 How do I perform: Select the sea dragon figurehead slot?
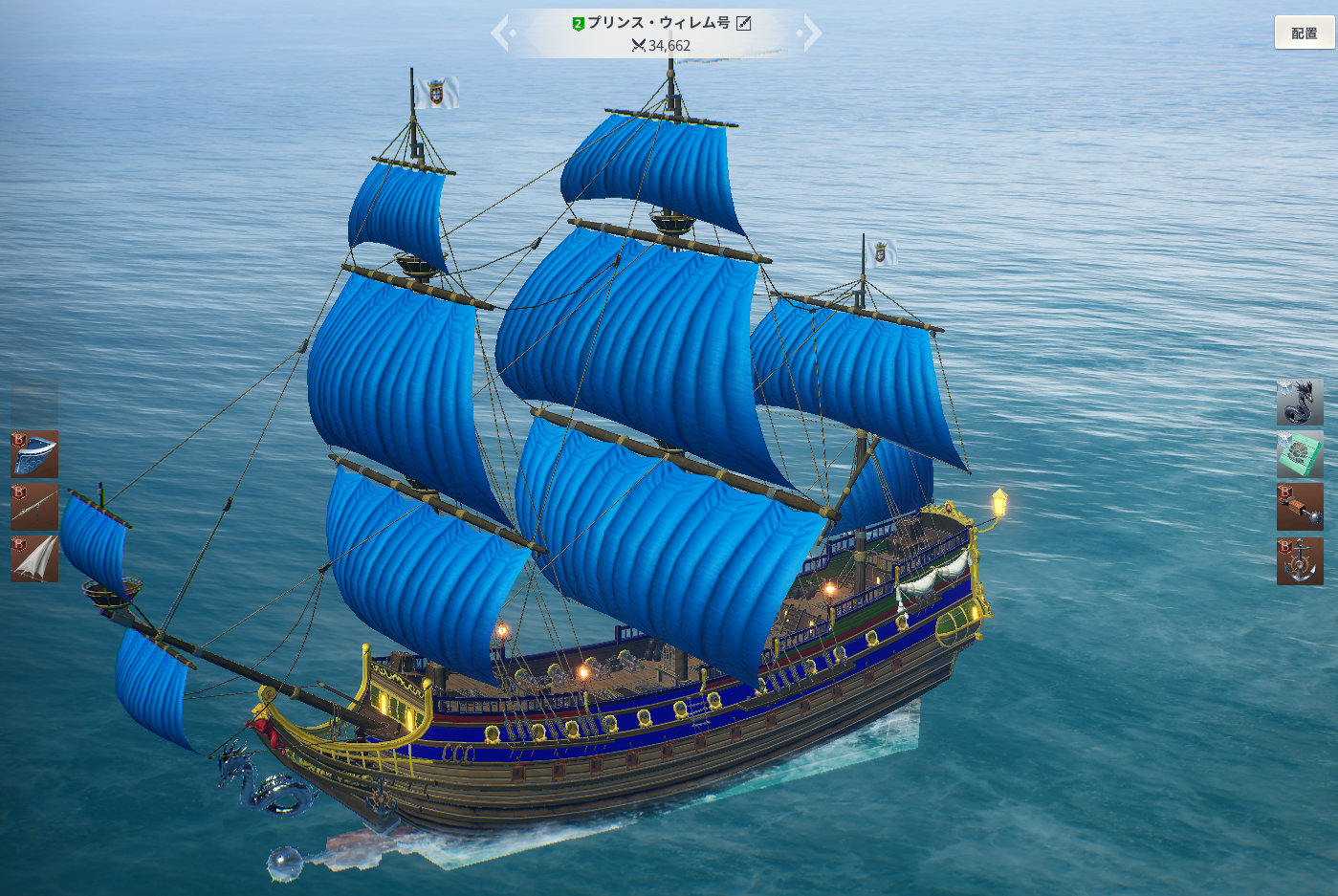1300,402
